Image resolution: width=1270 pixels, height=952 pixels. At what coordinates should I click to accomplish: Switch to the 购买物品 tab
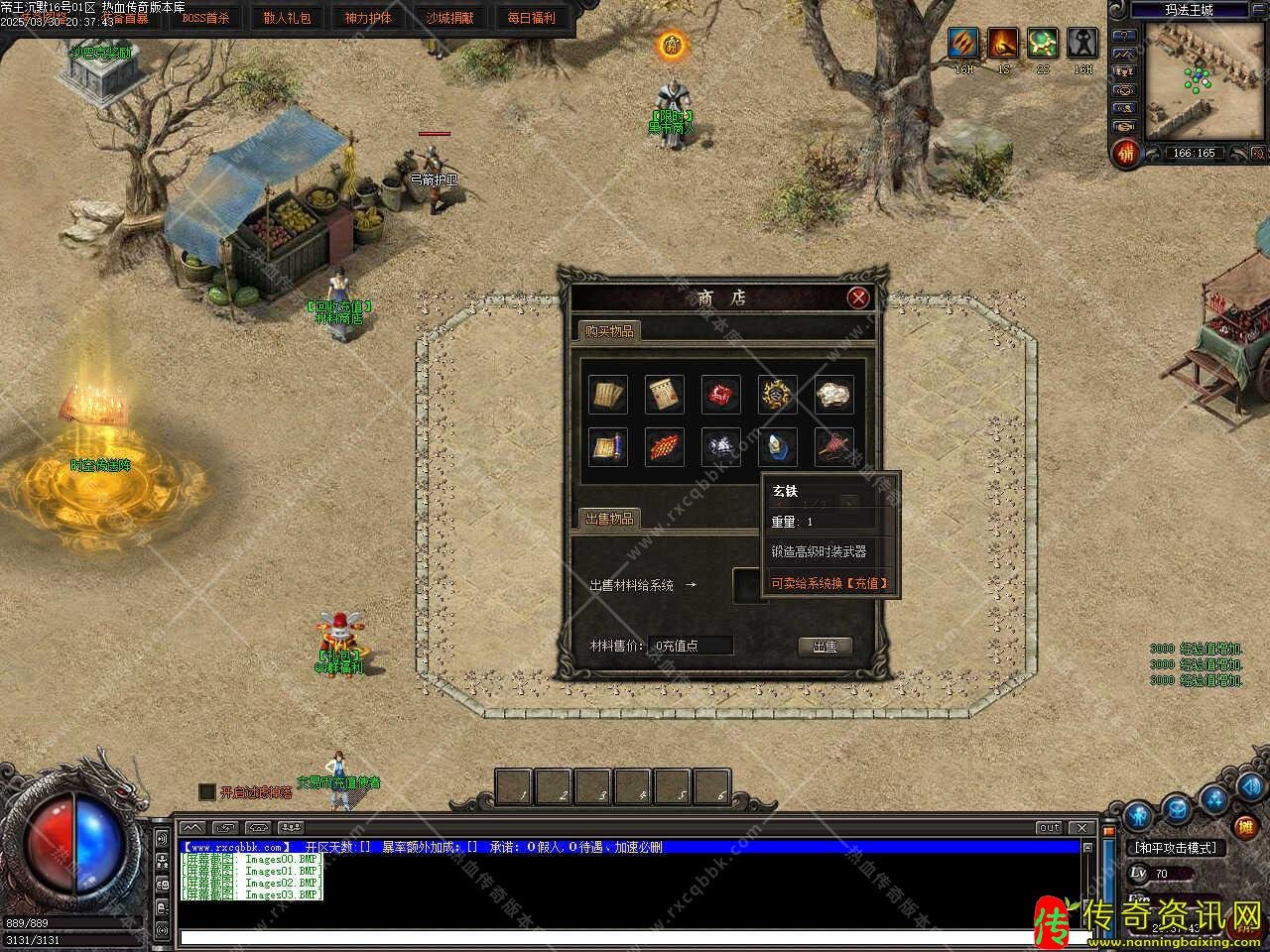(608, 331)
